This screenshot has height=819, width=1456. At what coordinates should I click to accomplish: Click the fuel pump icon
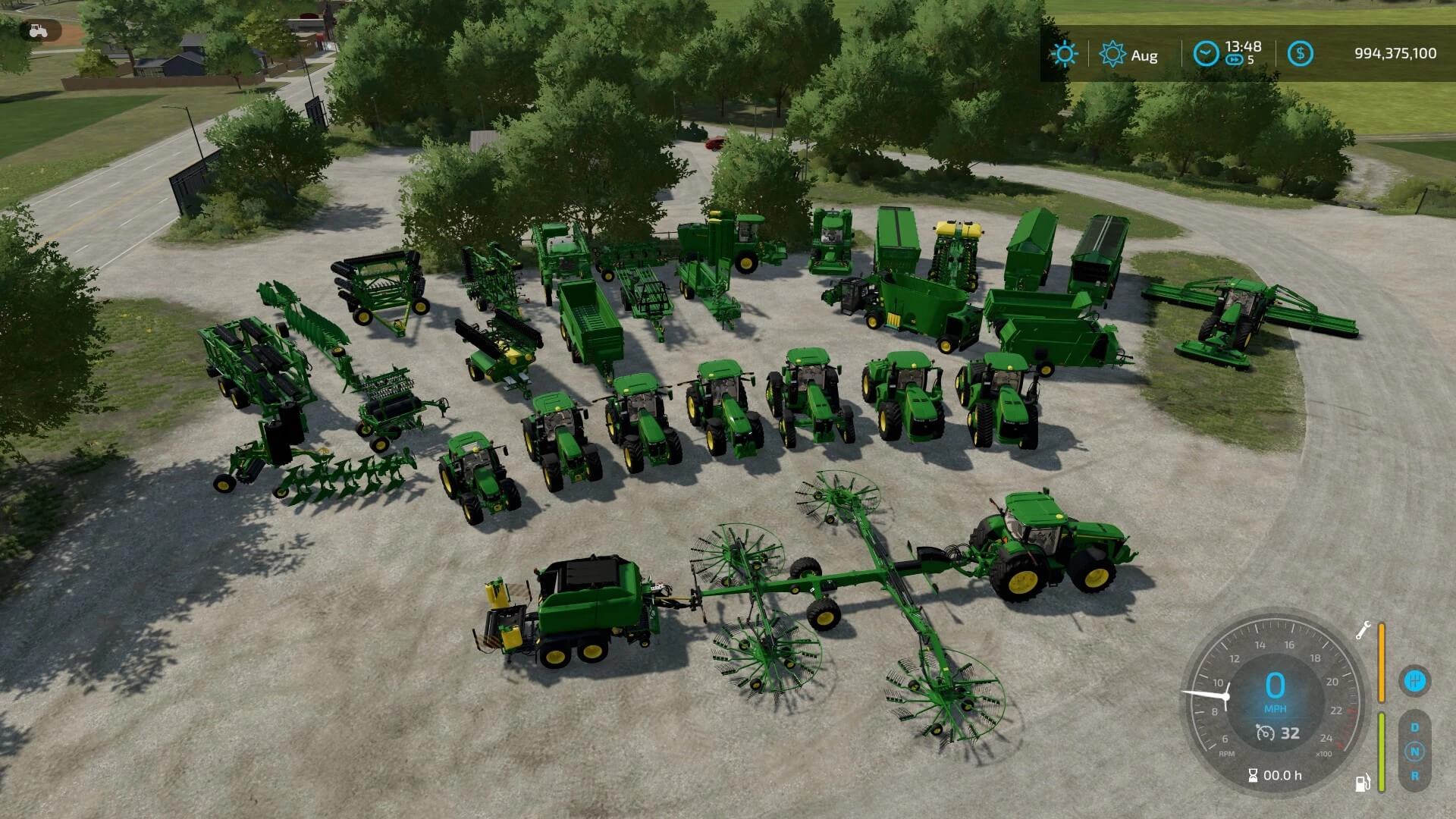(x=1363, y=782)
